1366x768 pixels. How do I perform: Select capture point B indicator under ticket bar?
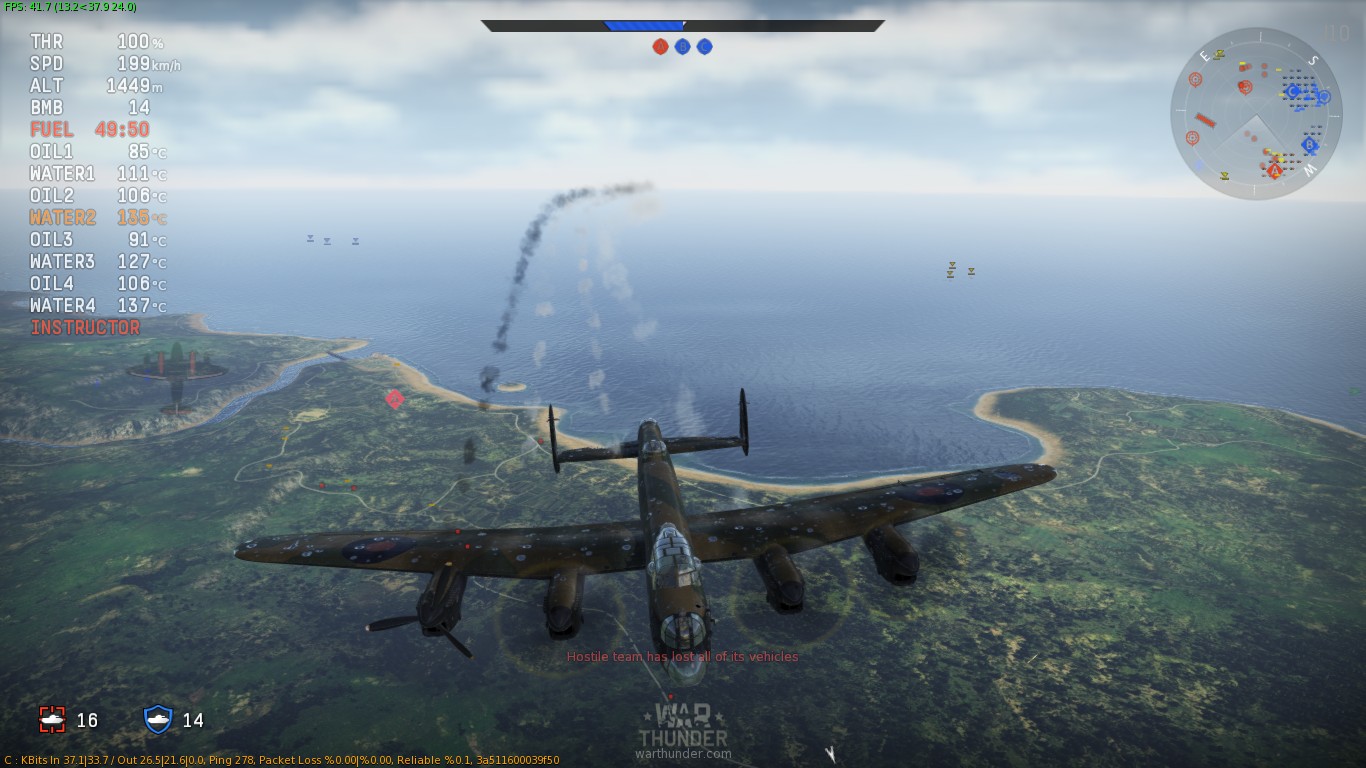point(682,46)
